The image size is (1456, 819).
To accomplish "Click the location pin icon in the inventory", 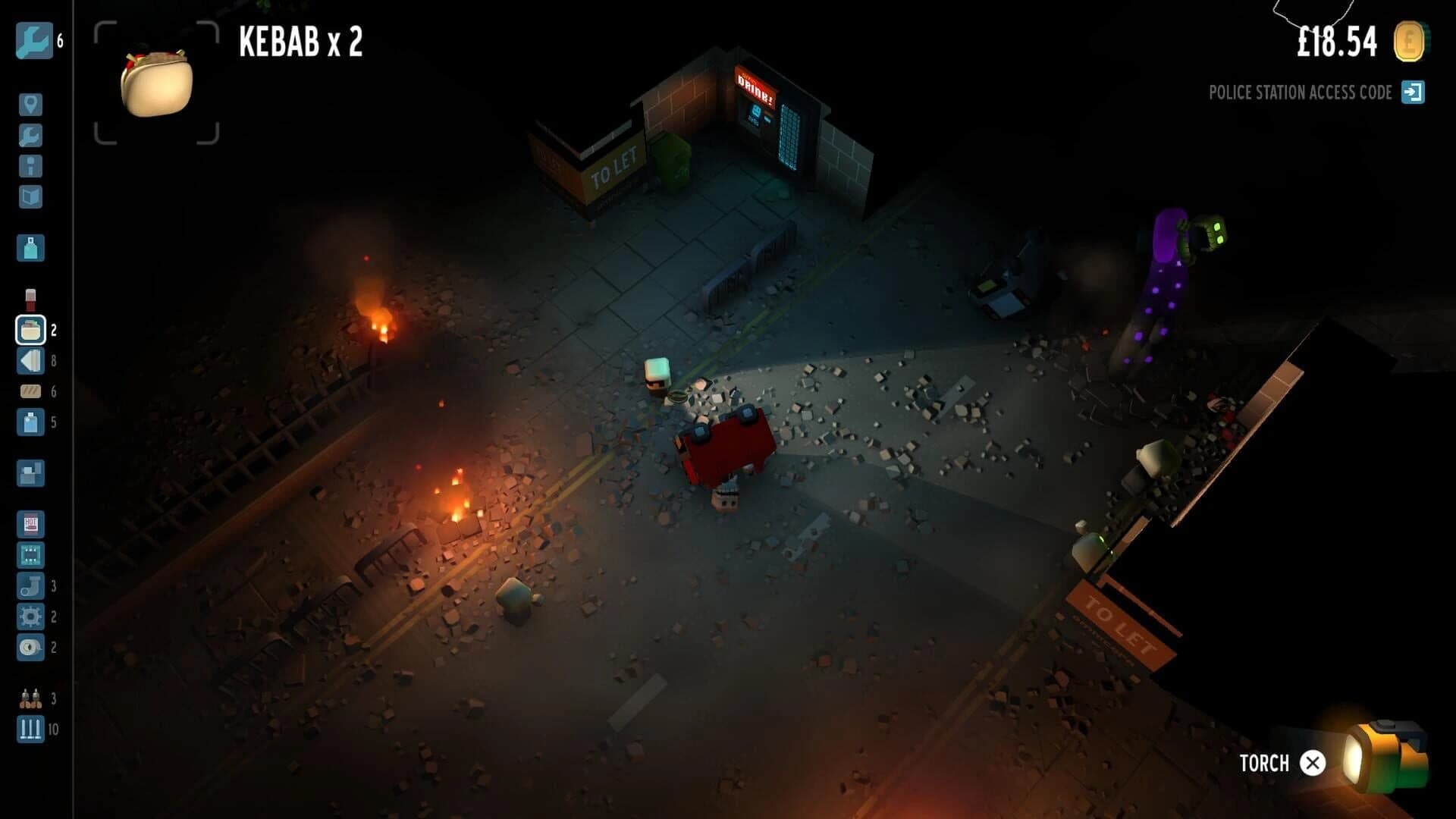I will point(30,106).
